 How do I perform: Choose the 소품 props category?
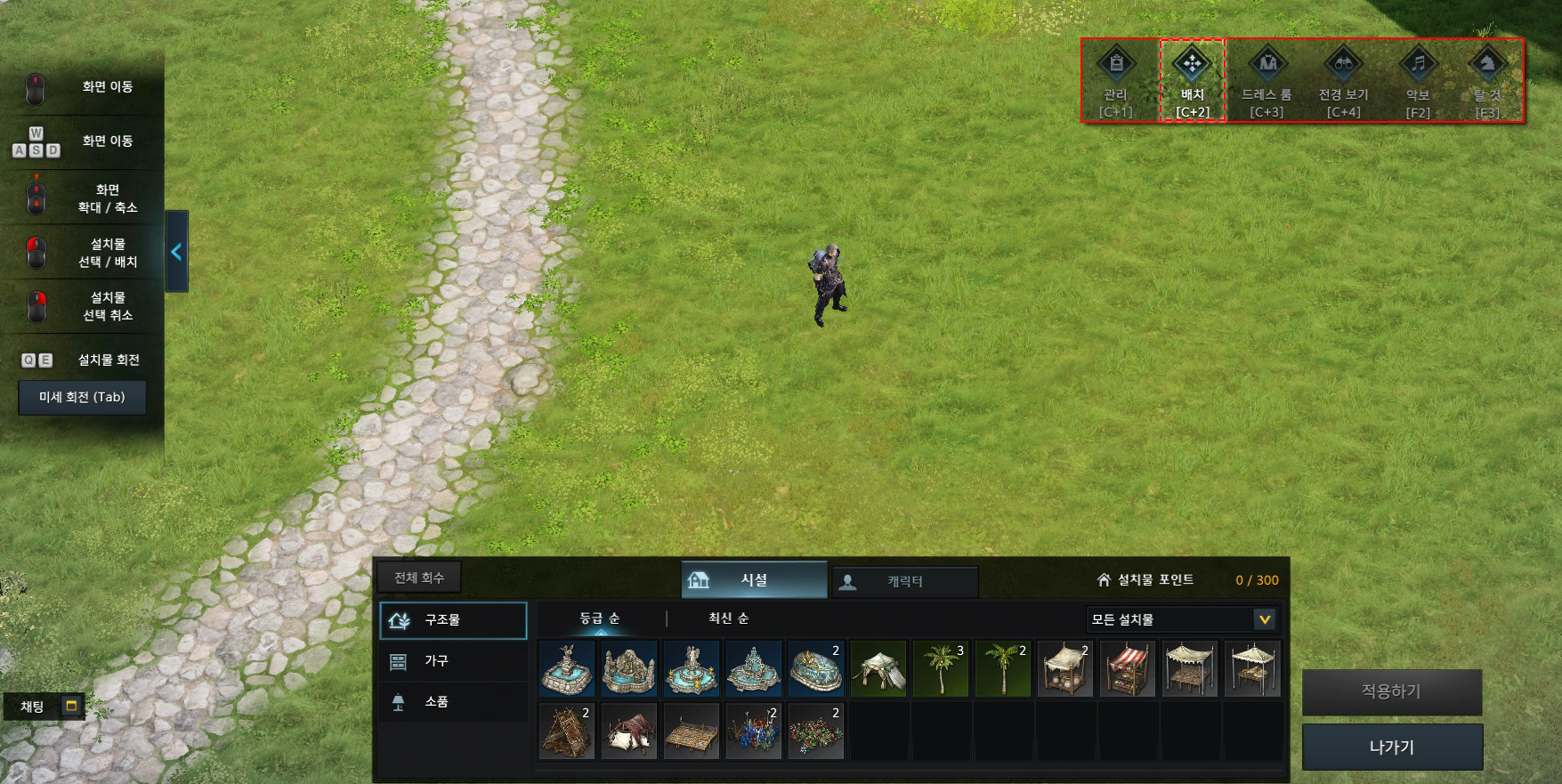click(453, 701)
